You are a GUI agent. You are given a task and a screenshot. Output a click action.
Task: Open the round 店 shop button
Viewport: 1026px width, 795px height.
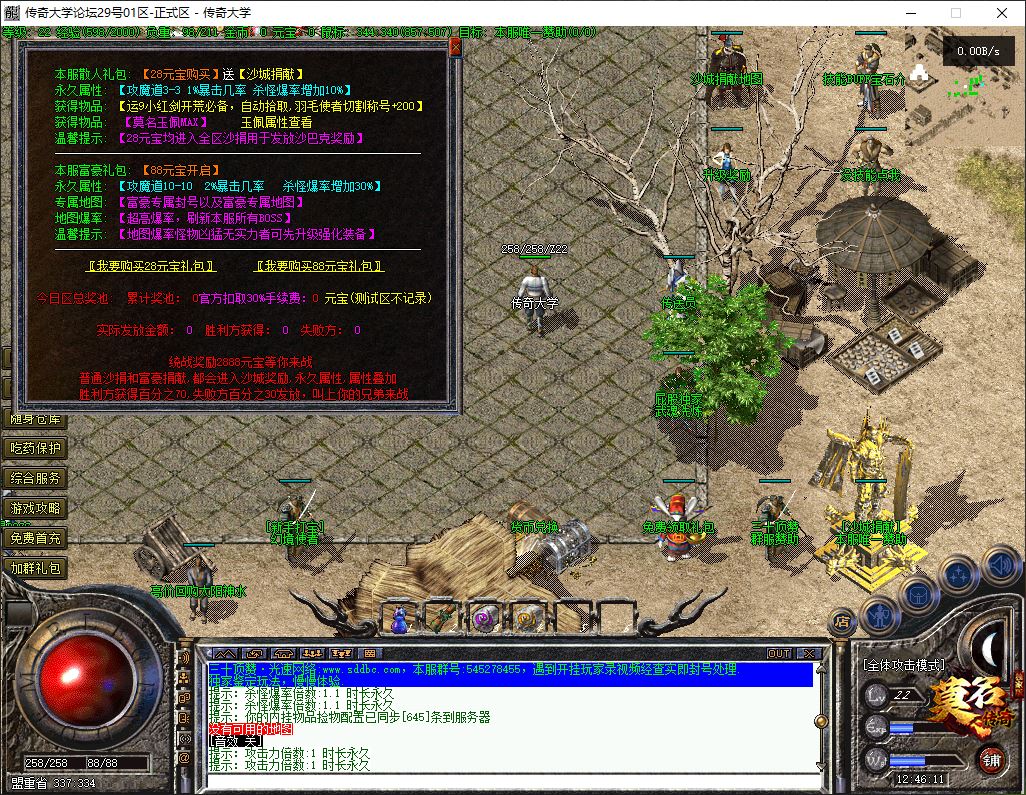click(x=842, y=619)
